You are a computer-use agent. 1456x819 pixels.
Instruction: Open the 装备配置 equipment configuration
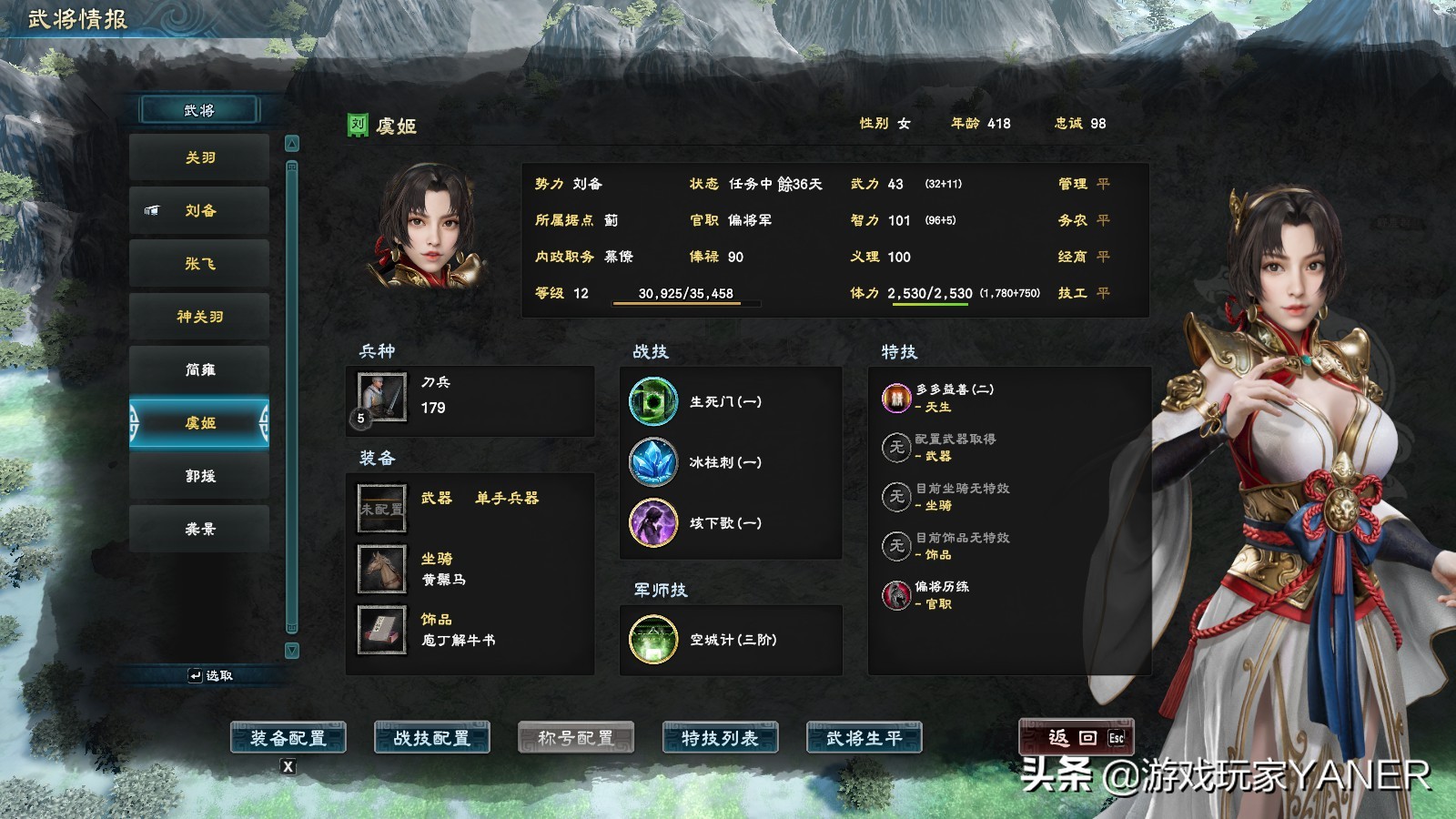pos(288,739)
